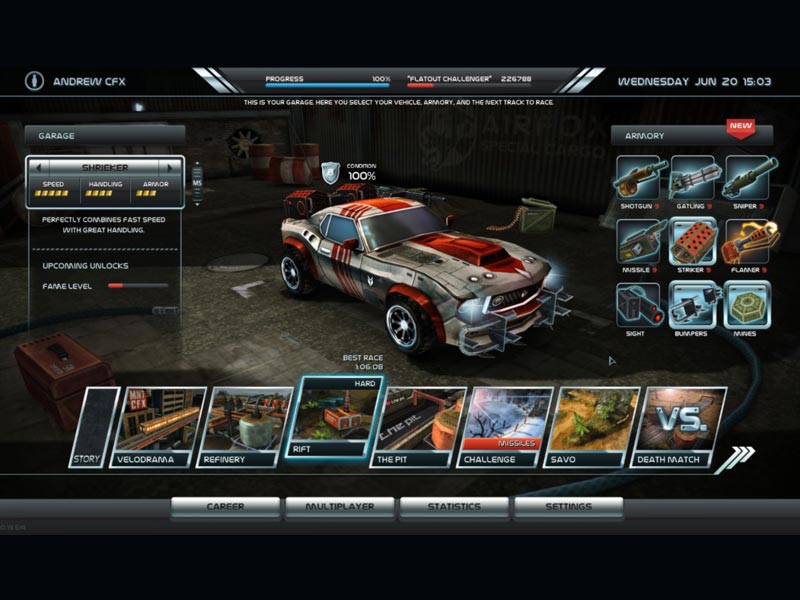Switch to the previous vehicle with left arrow
This screenshot has width=800, height=600.
click(x=38, y=167)
